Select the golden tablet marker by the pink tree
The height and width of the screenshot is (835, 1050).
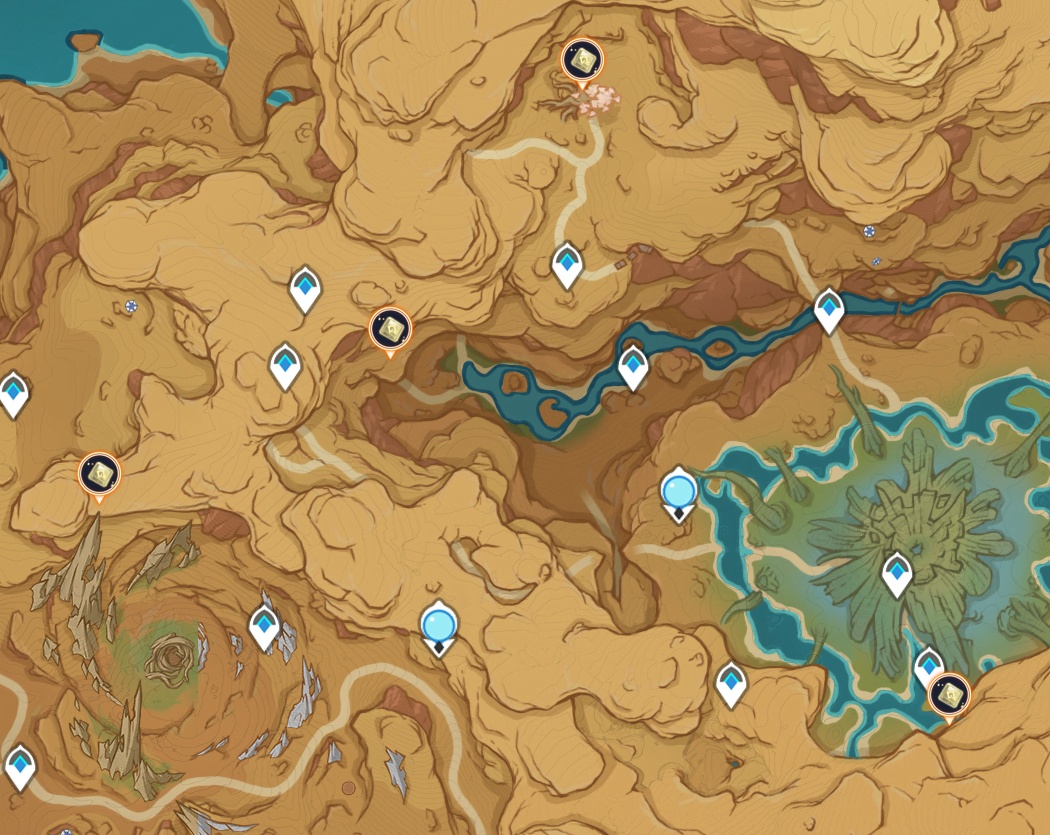coord(581,63)
